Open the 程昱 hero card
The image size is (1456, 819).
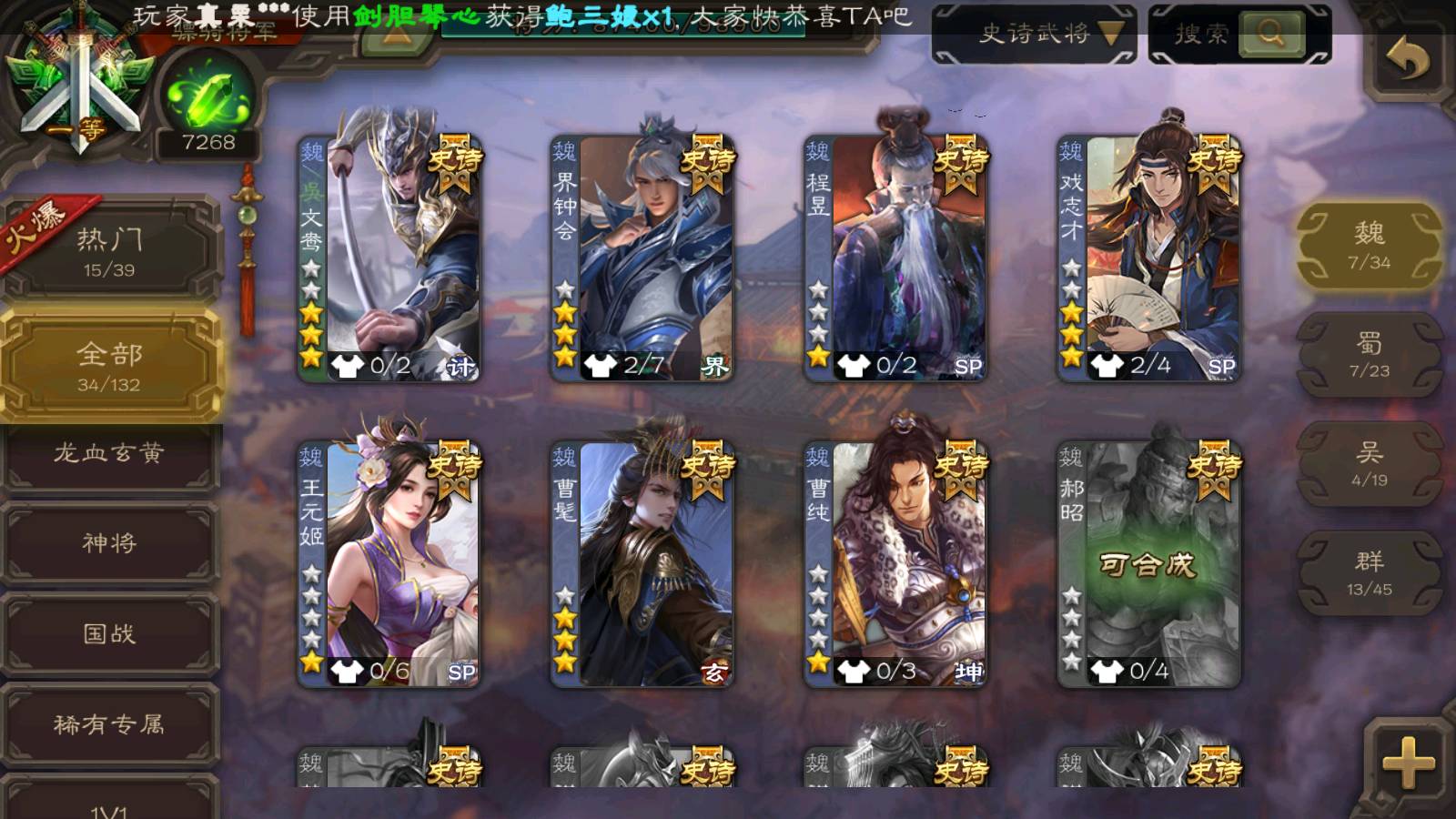[x=895, y=257]
